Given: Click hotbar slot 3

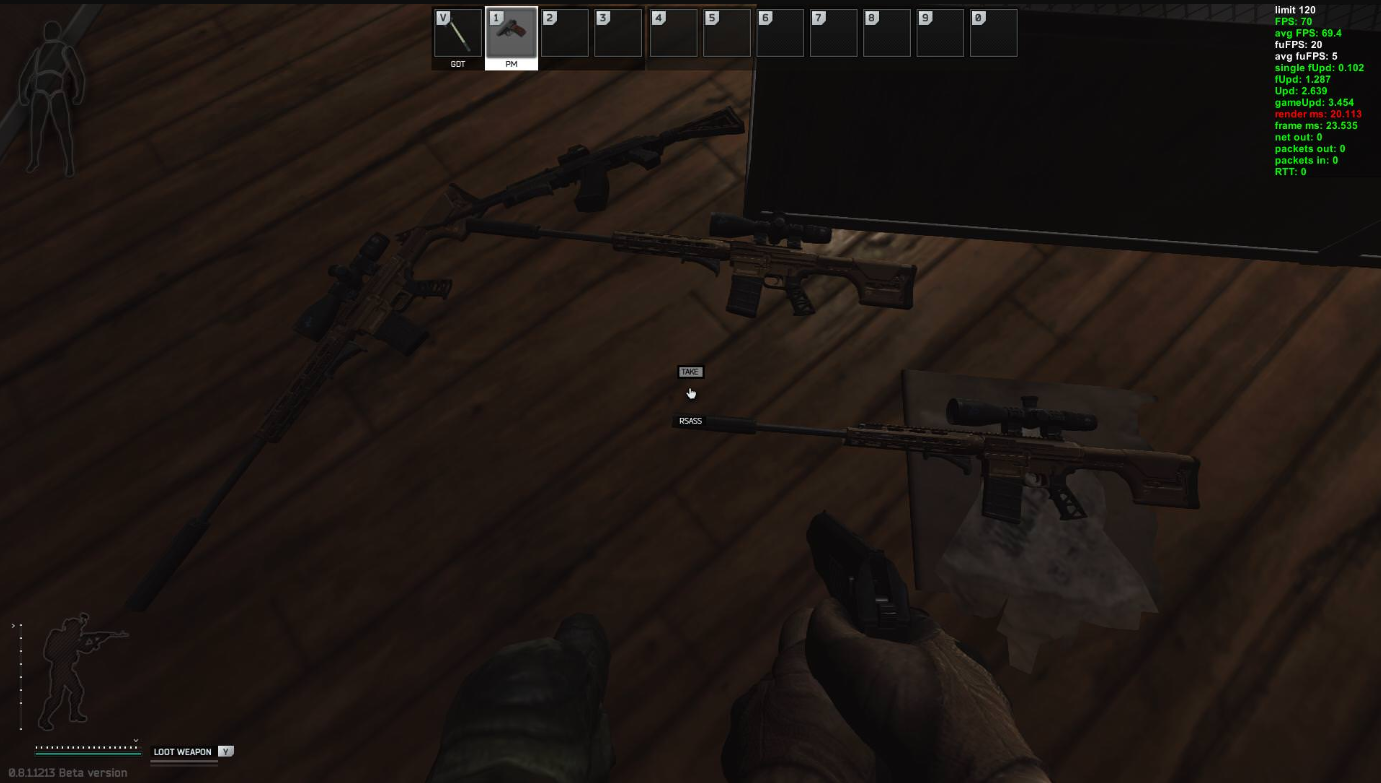Looking at the screenshot, I should 618,32.
